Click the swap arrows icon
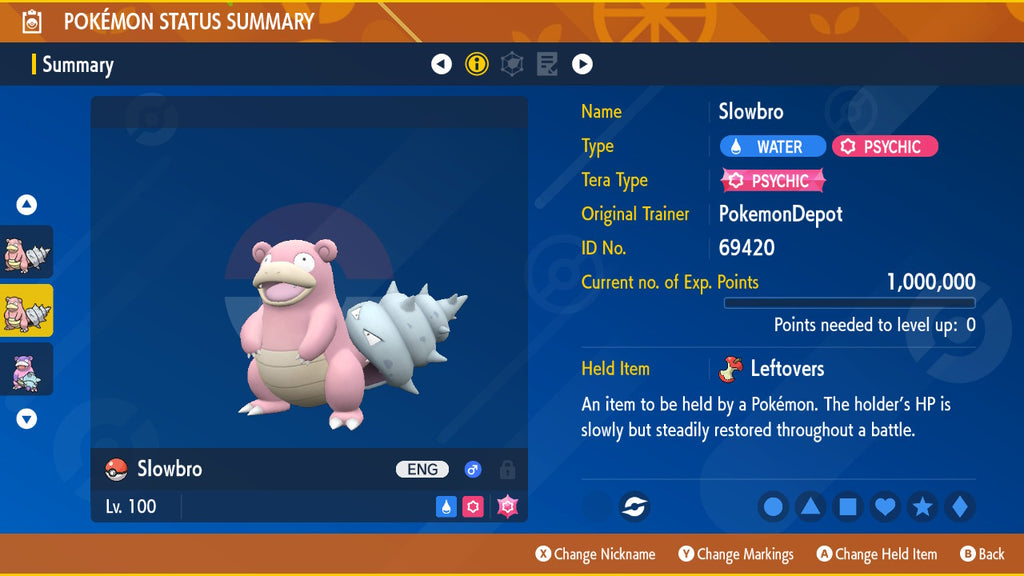This screenshot has width=1024, height=576. coord(633,507)
